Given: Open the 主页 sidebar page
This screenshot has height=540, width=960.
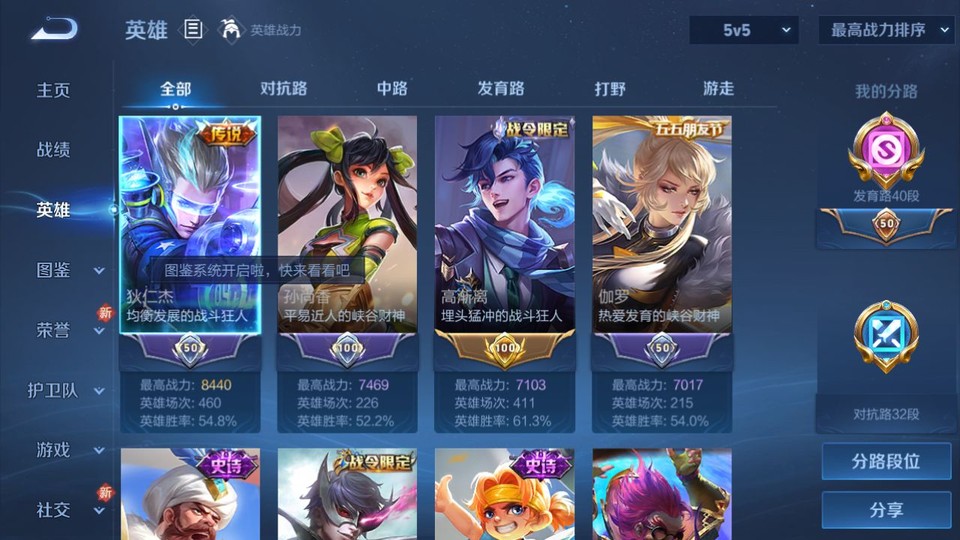Looking at the screenshot, I should coord(54,90).
